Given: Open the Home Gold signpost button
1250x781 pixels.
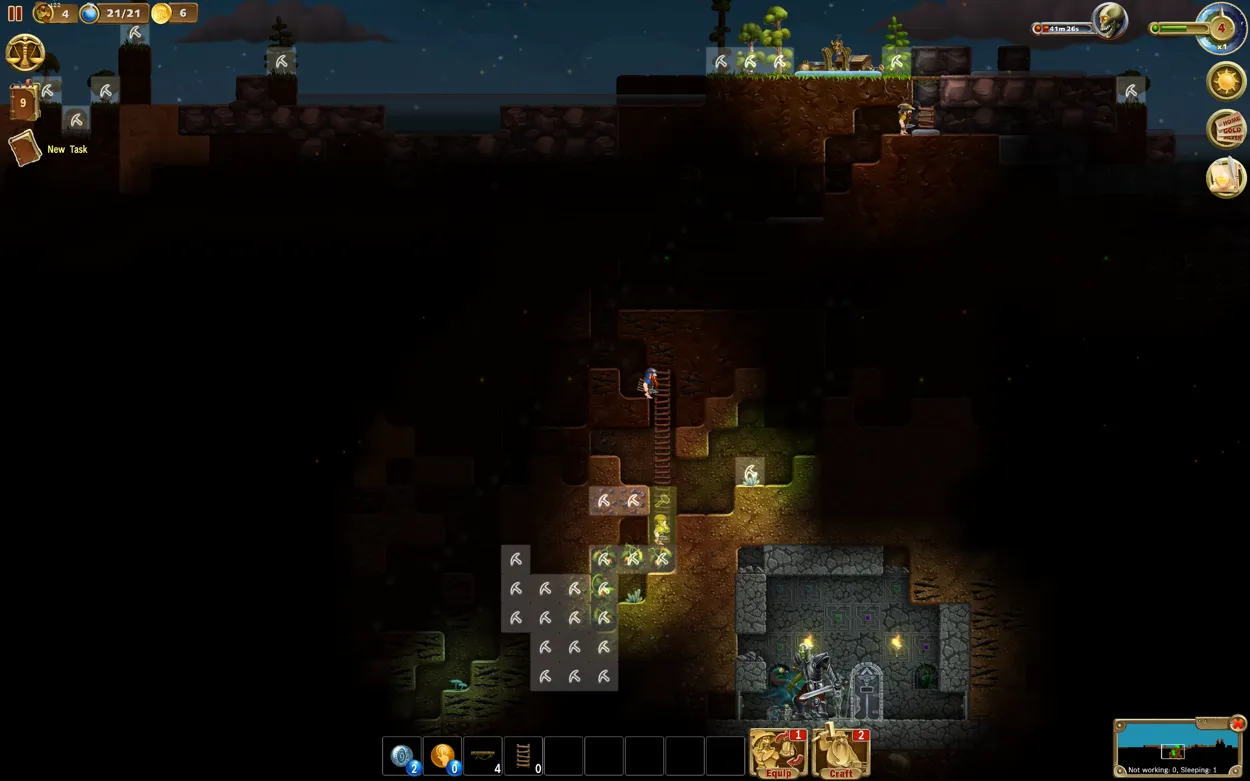Looking at the screenshot, I should tap(1227, 129).
